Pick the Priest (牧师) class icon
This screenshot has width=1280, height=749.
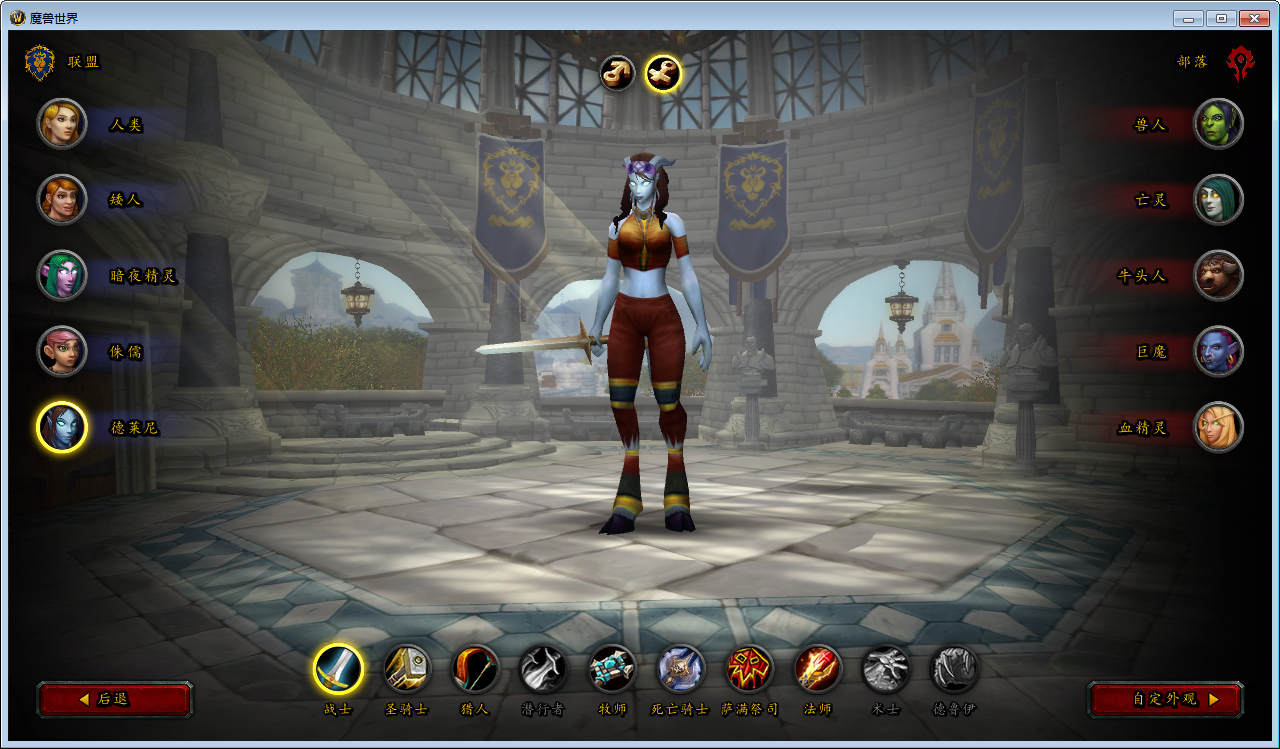[612, 669]
